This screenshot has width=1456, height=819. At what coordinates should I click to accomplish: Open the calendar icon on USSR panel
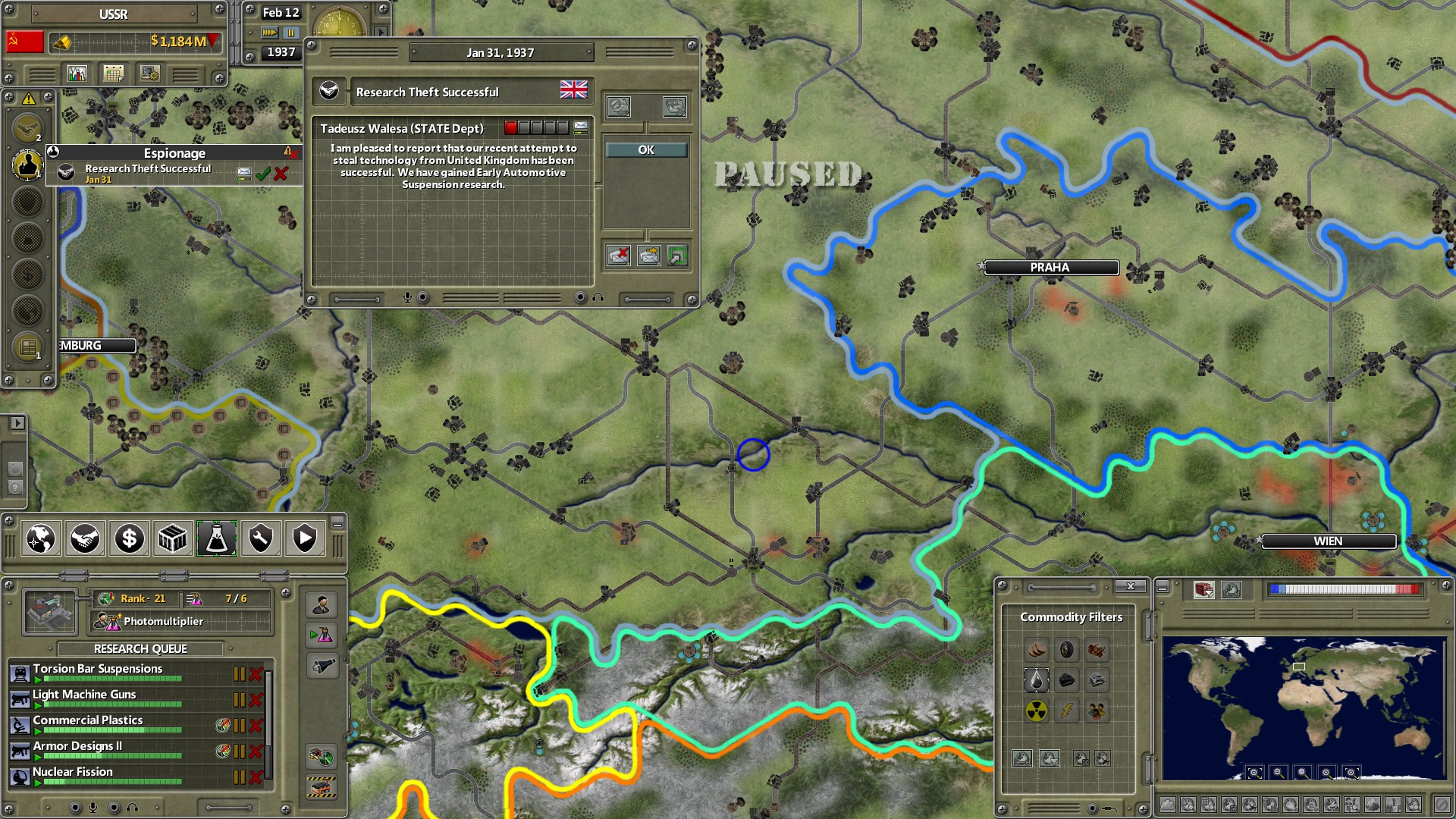(113, 73)
